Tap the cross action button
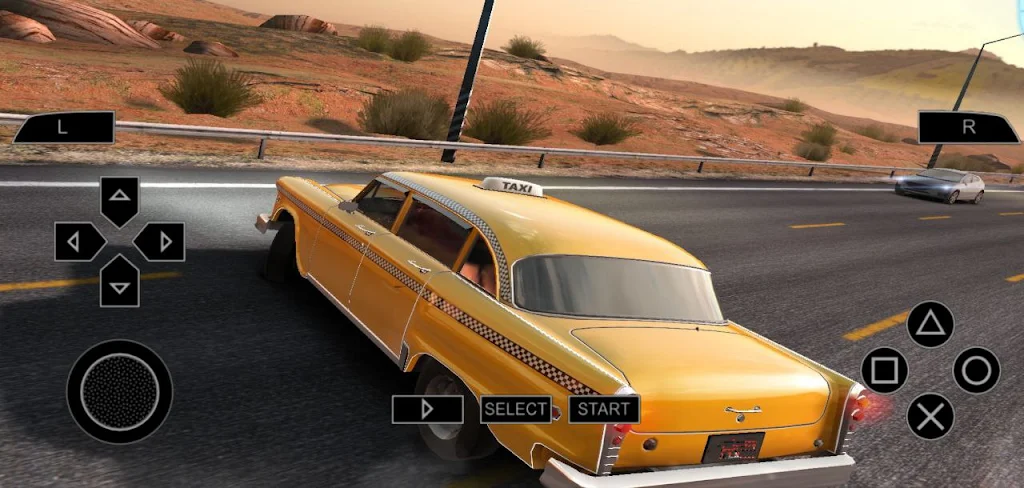The width and height of the screenshot is (1024, 488). tap(930, 416)
